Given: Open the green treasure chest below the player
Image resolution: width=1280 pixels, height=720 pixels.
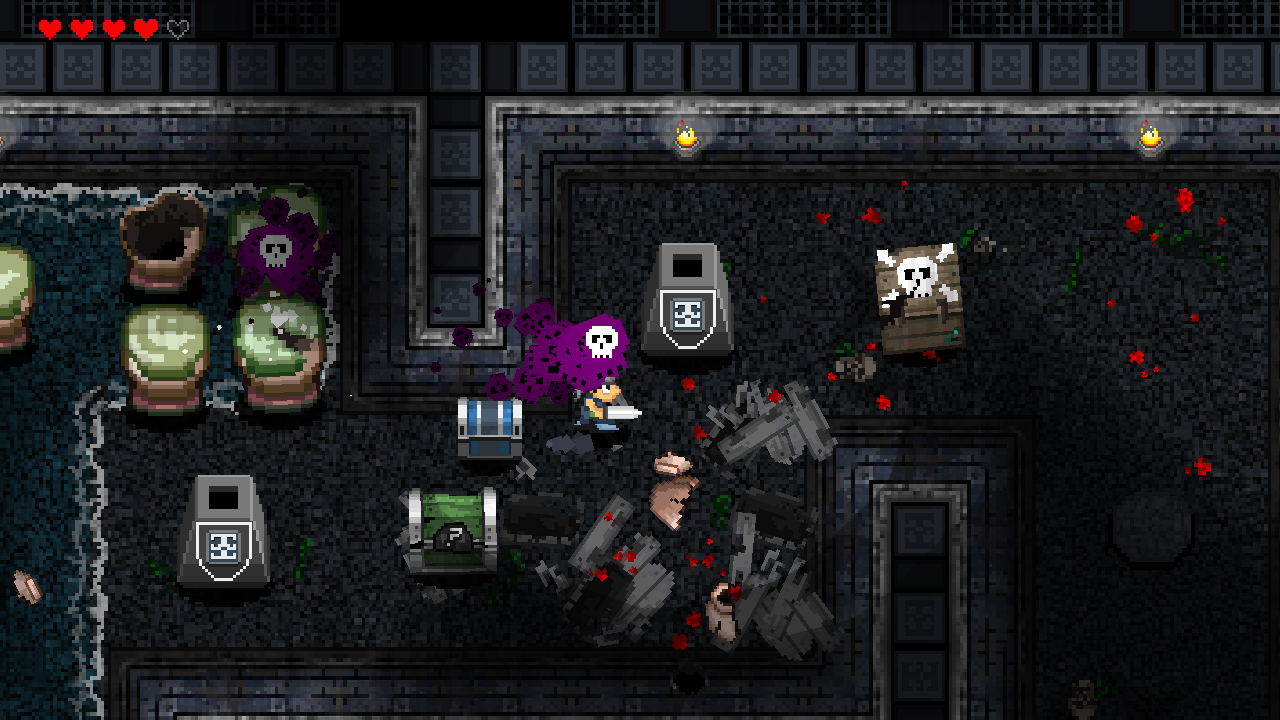Looking at the screenshot, I should pos(453,530).
